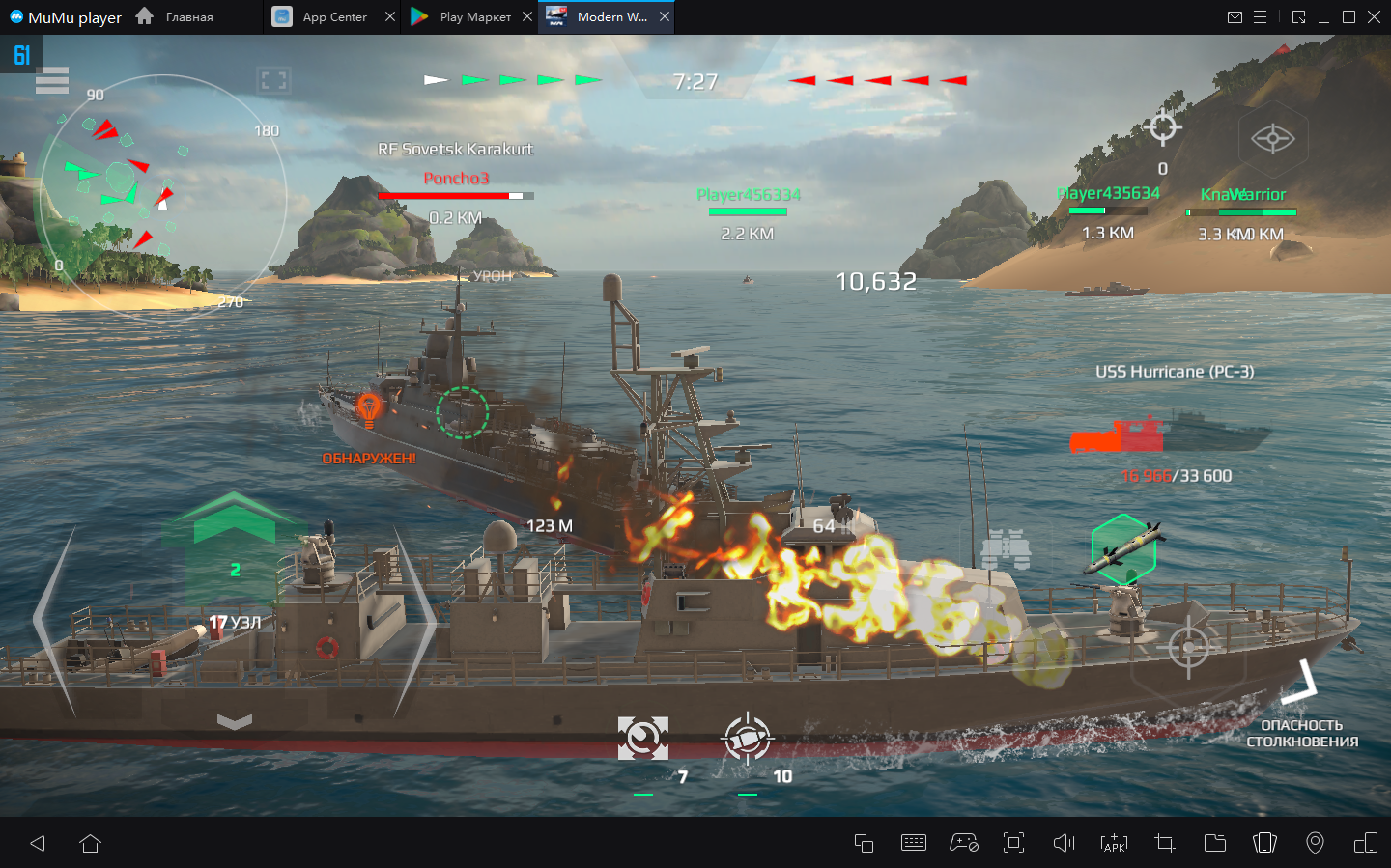This screenshot has width=1391, height=868.
Task: Open the hamburger menu in the game
Action: (52, 81)
